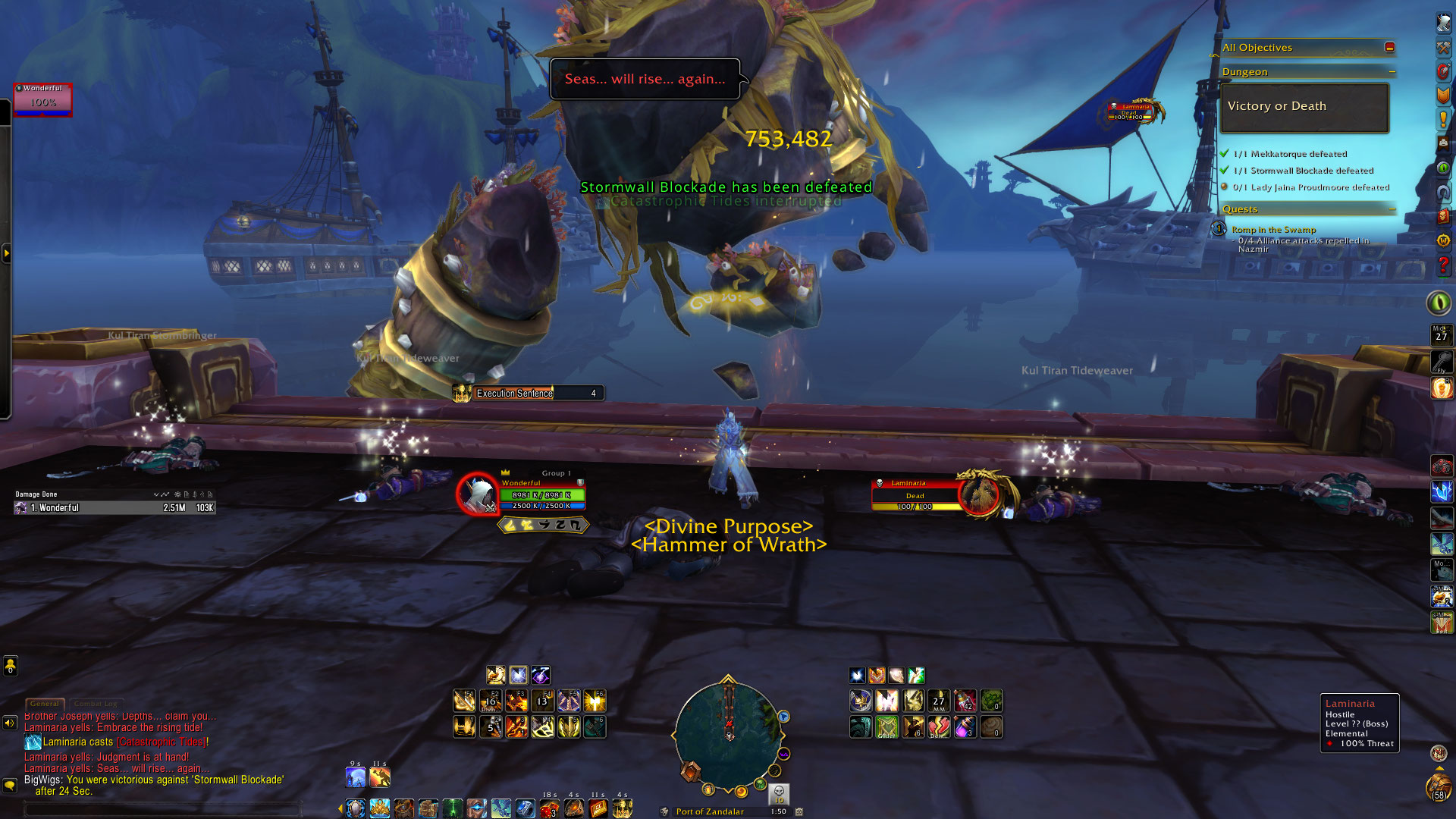Viewport: 1456px width, 819px height.
Task: Open the chat speech bubble menu
Action: coord(10,785)
